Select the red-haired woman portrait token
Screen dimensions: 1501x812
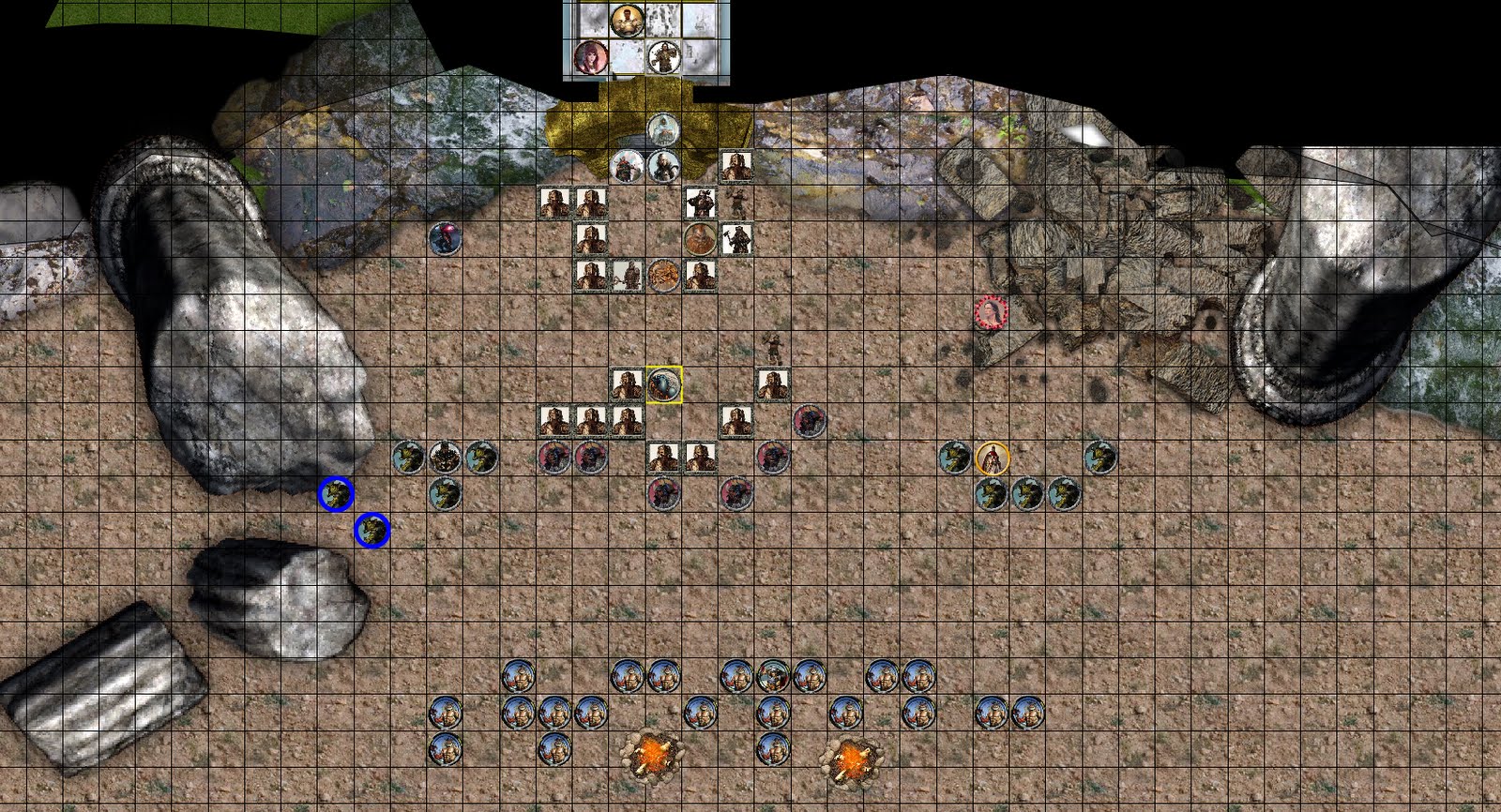coord(590,56)
